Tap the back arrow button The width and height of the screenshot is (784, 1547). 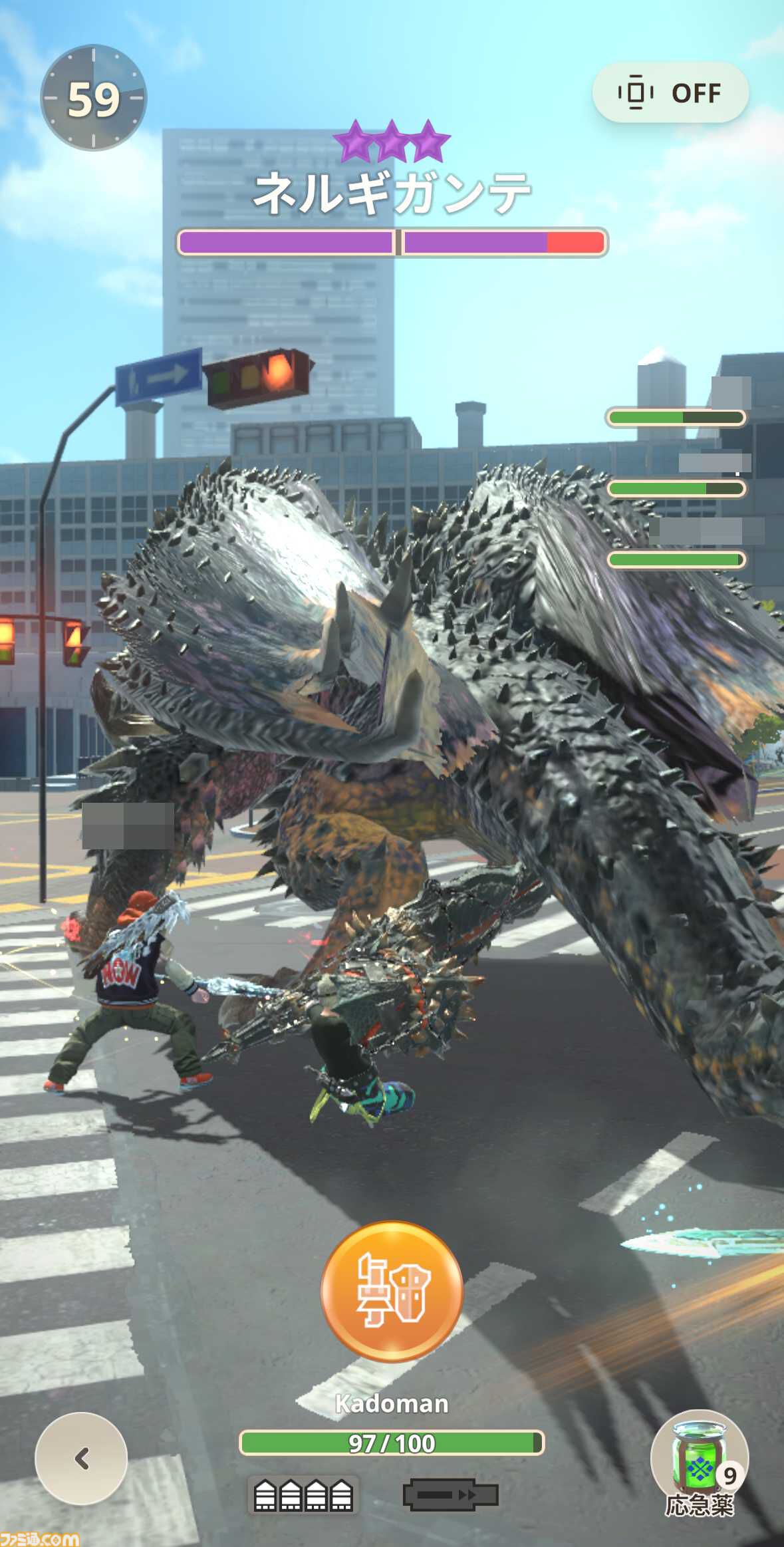81,1459
